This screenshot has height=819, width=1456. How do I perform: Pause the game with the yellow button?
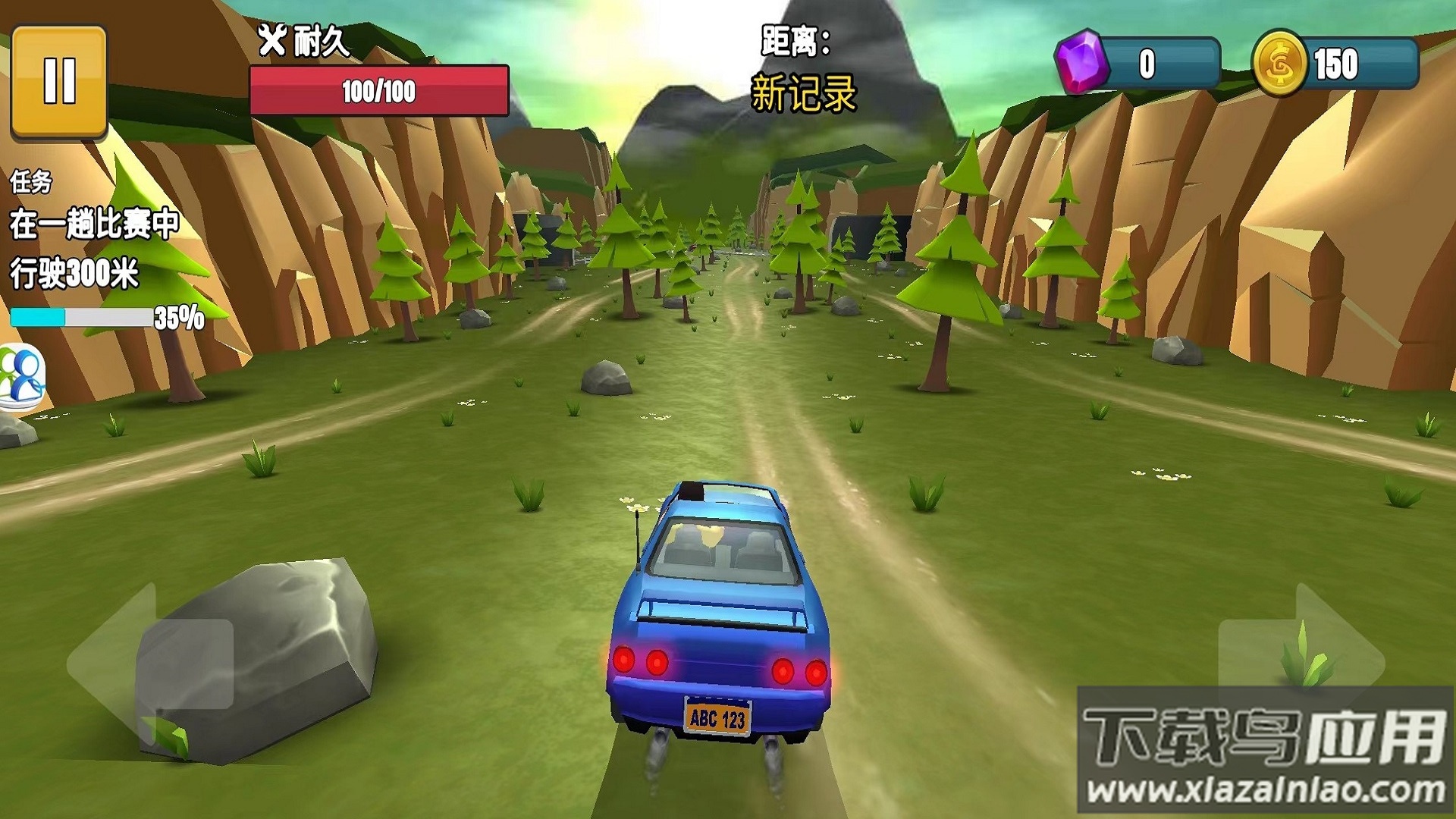[59, 82]
